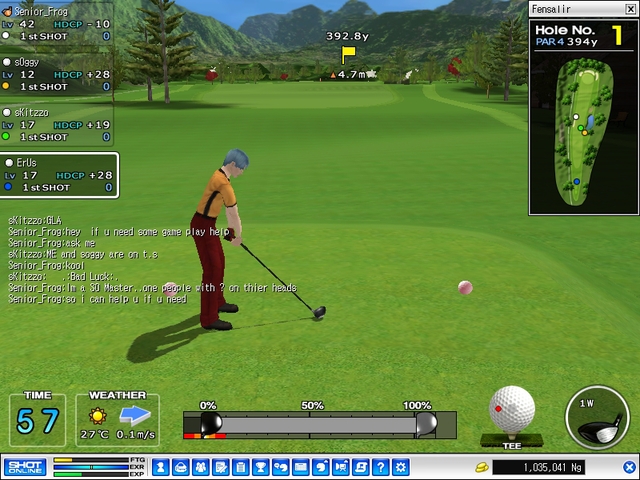This screenshot has height=480, width=640.
Task: Open the question mark help button
Action: point(380,467)
